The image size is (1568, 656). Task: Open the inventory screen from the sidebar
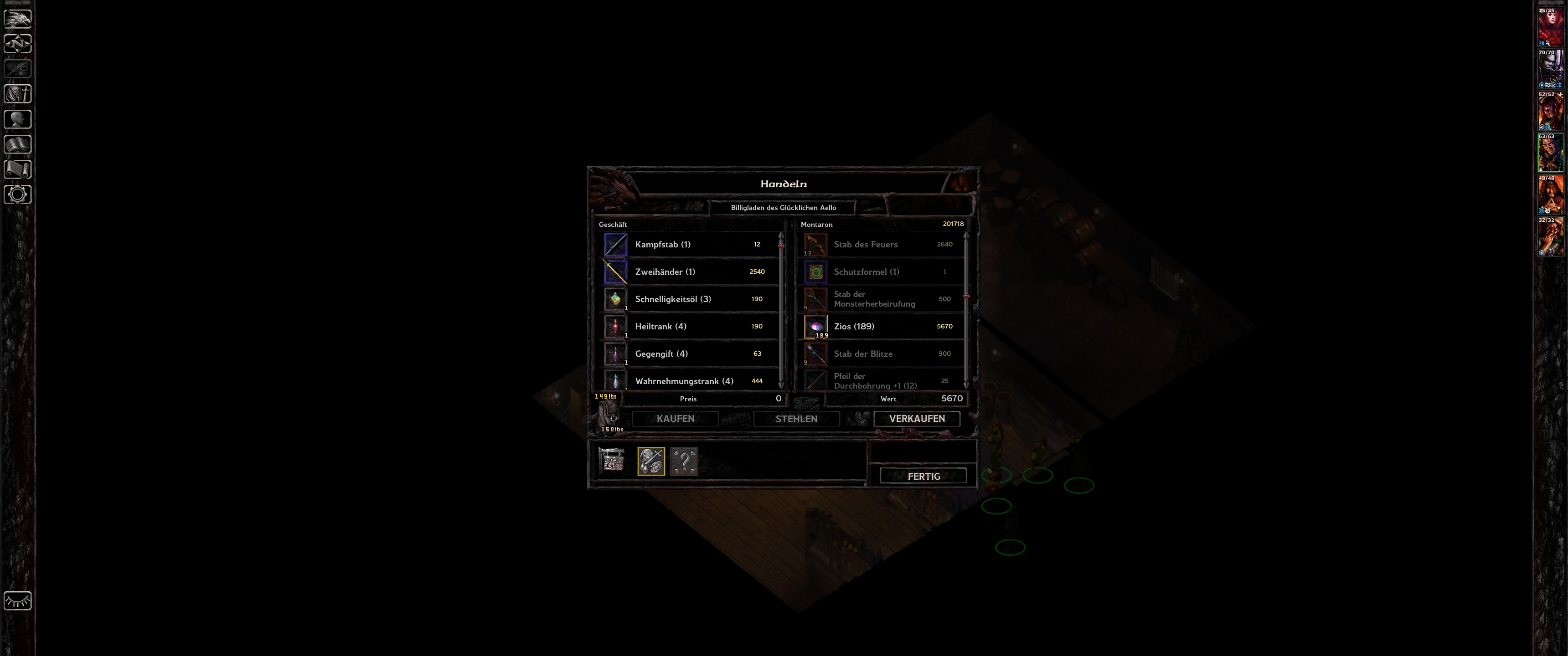pos(18,94)
